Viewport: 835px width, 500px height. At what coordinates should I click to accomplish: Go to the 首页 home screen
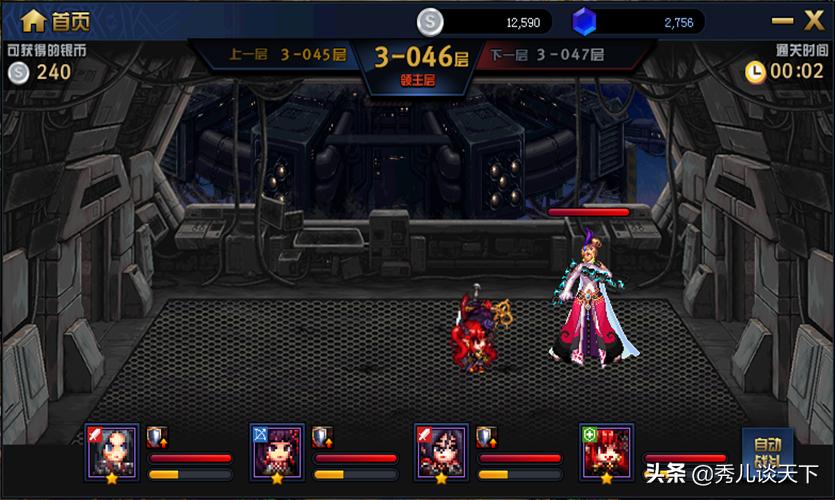tap(53, 20)
